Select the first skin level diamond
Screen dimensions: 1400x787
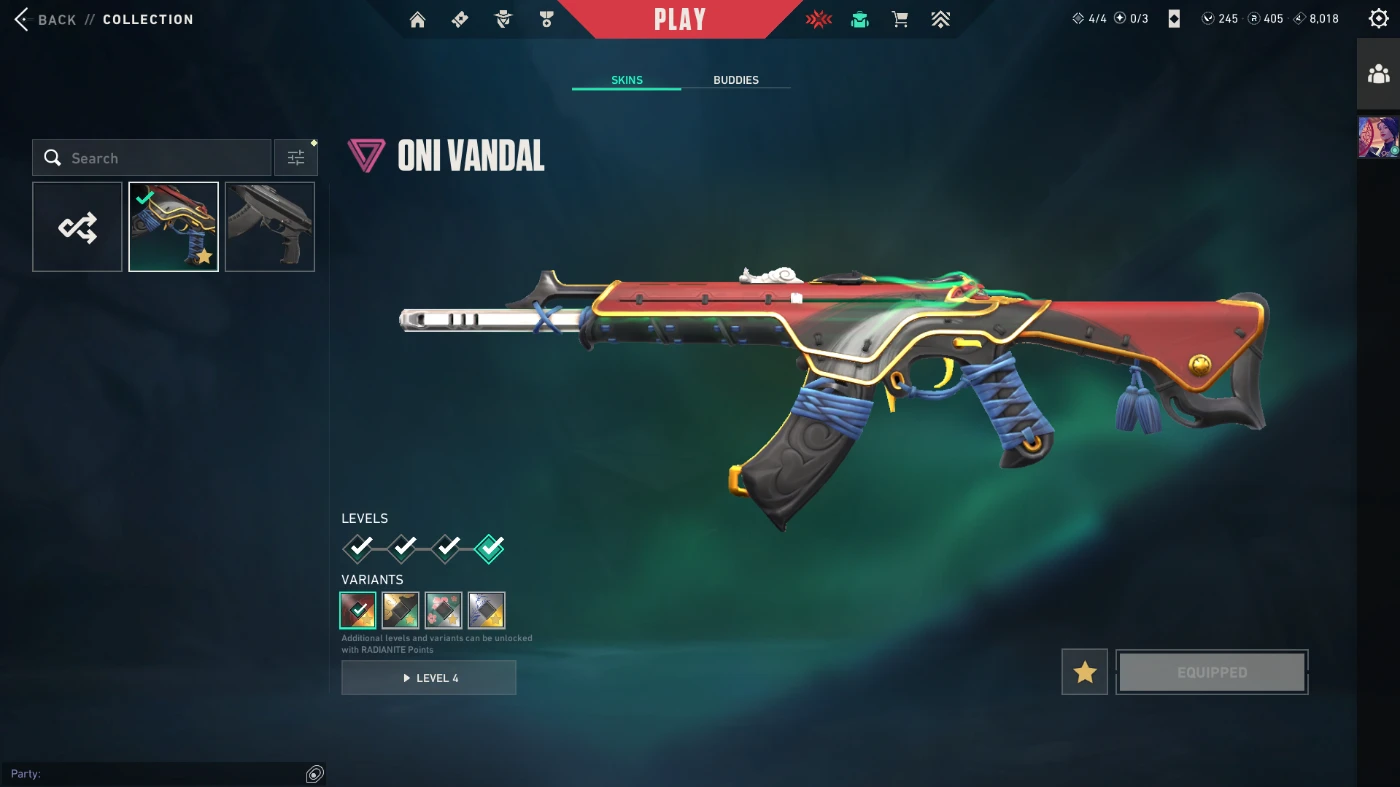pyautogui.click(x=358, y=548)
